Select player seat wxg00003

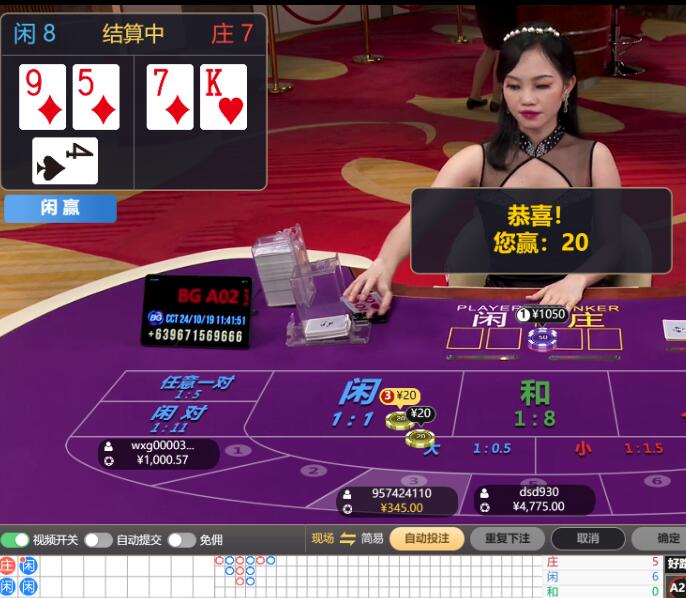pos(160,453)
